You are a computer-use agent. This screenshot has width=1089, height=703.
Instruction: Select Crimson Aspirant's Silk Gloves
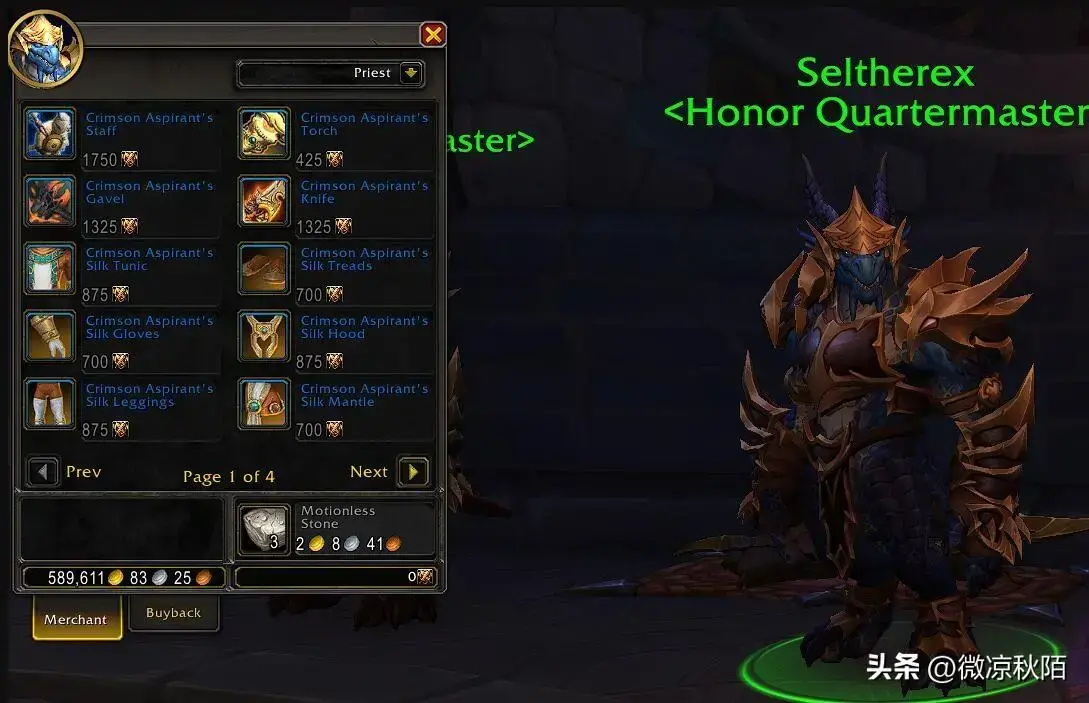(50, 337)
